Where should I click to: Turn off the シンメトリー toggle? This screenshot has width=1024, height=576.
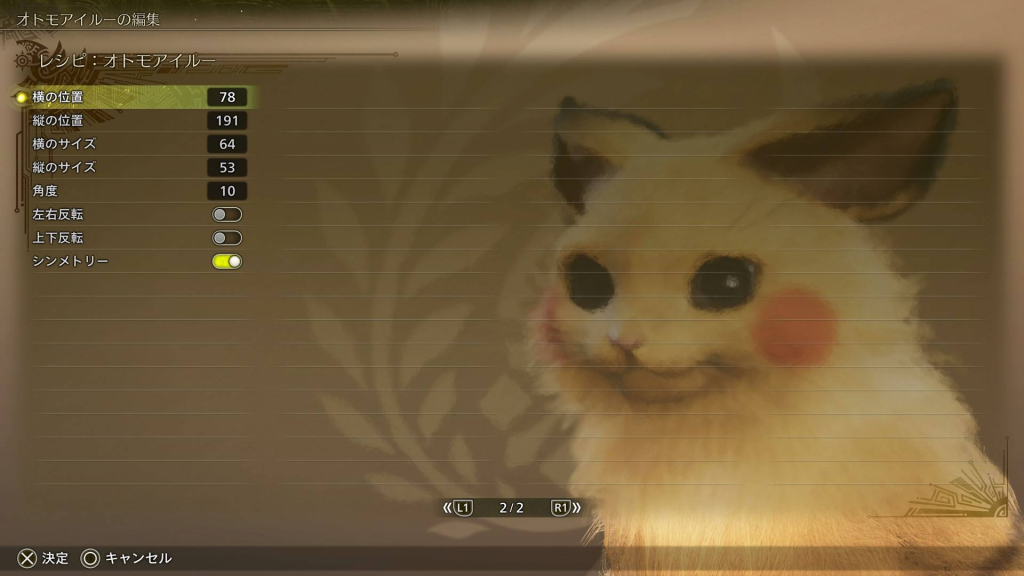point(227,261)
